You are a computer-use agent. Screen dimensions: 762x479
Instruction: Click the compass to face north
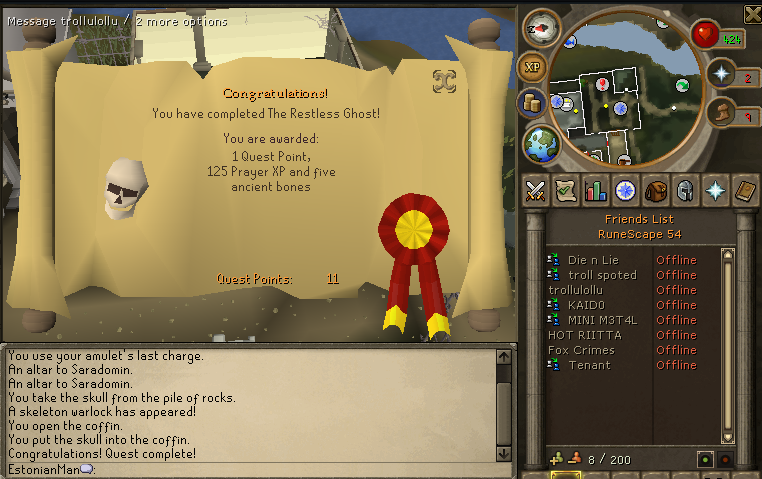point(543,28)
